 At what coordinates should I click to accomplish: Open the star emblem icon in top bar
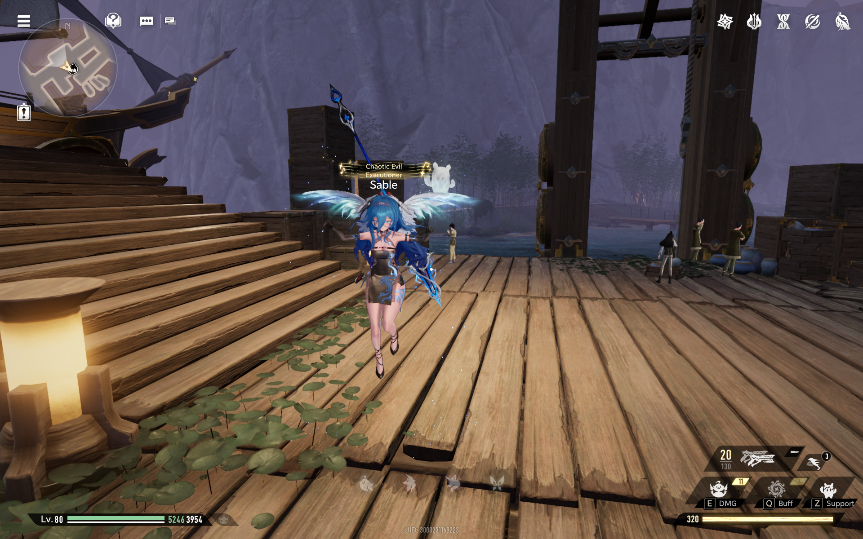point(725,21)
